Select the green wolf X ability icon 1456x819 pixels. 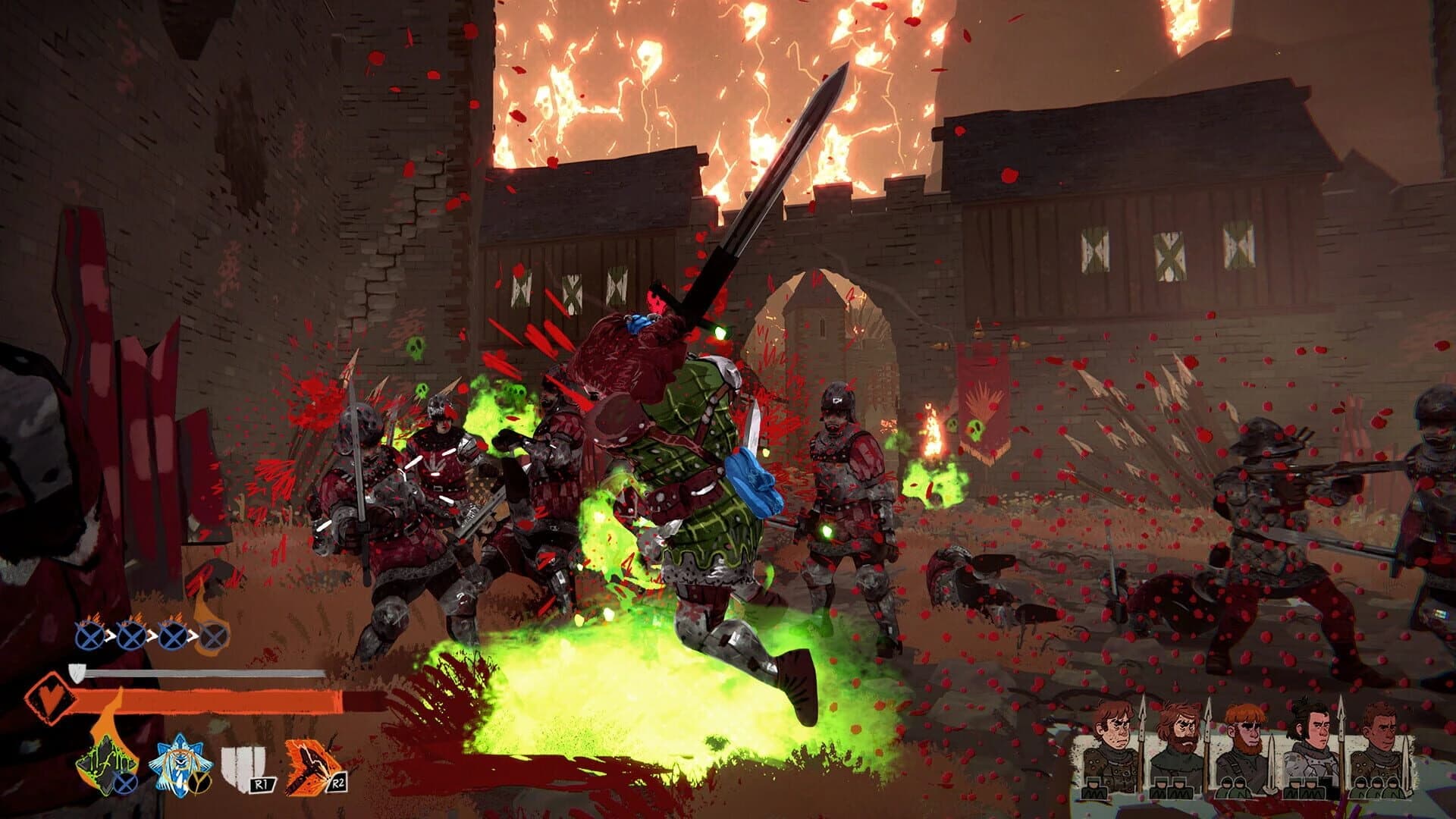pyautogui.click(x=105, y=762)
